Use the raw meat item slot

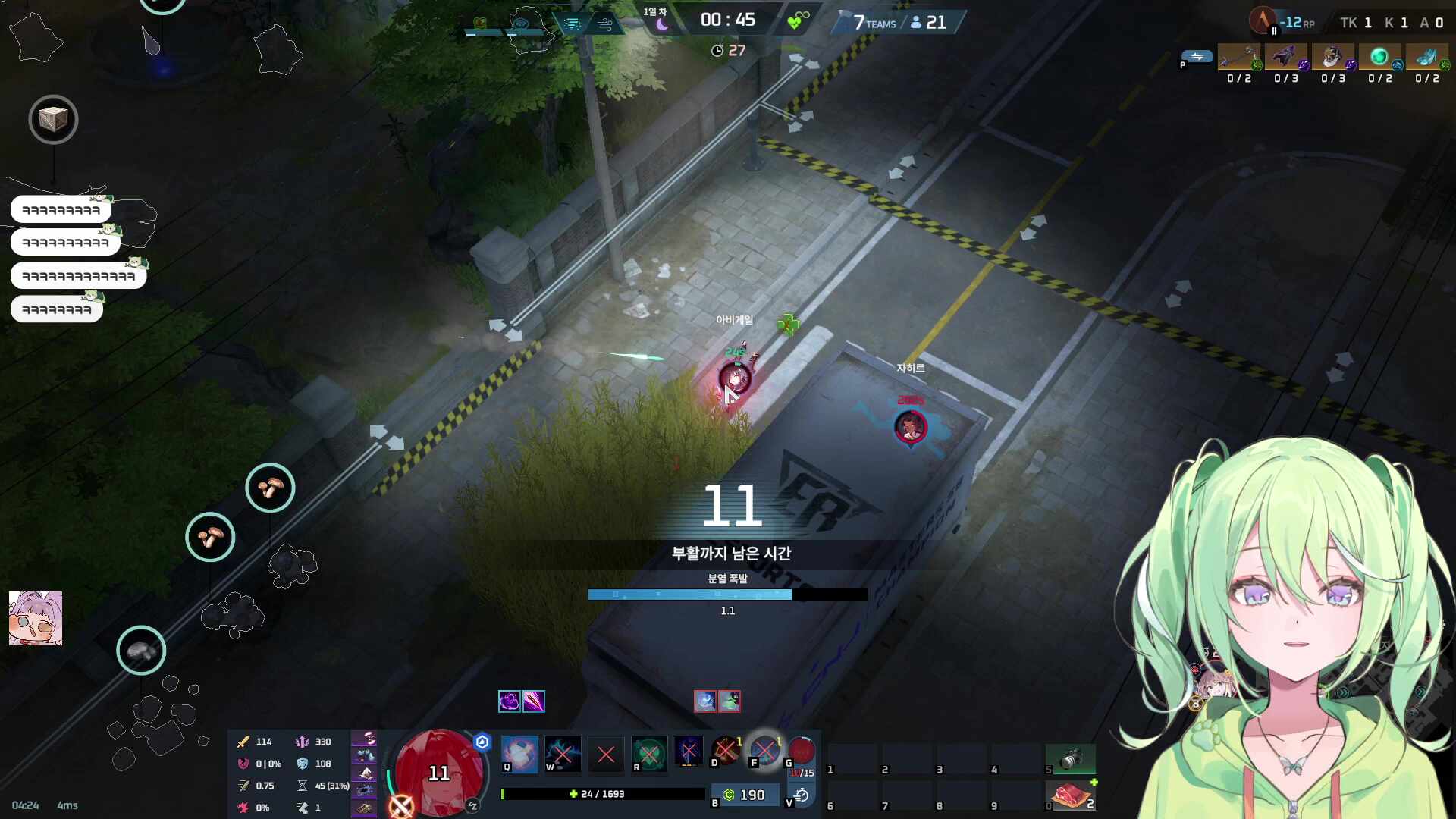[x=1071, y=795]
